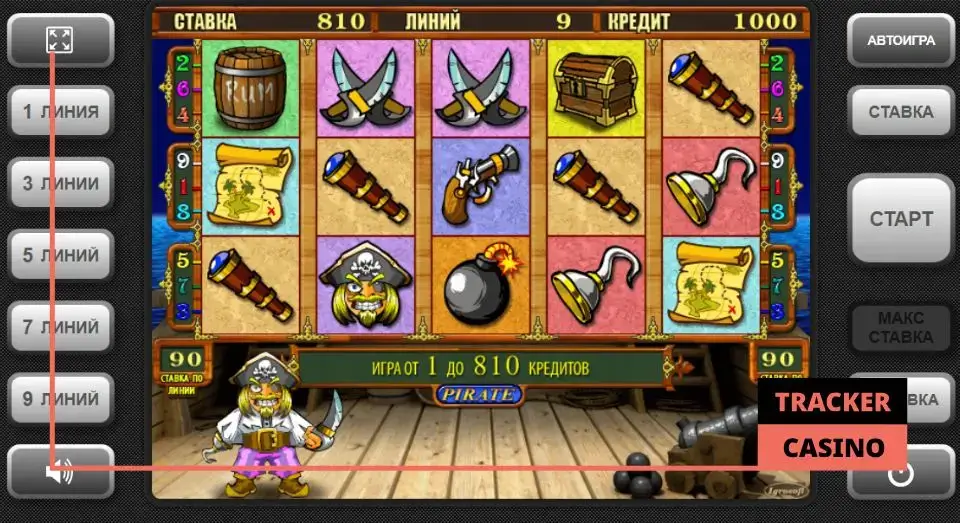The image size is (960, 523).
Task: Activate 5 линий paylines
Action: pyautogui.click(x=61, y=256)
